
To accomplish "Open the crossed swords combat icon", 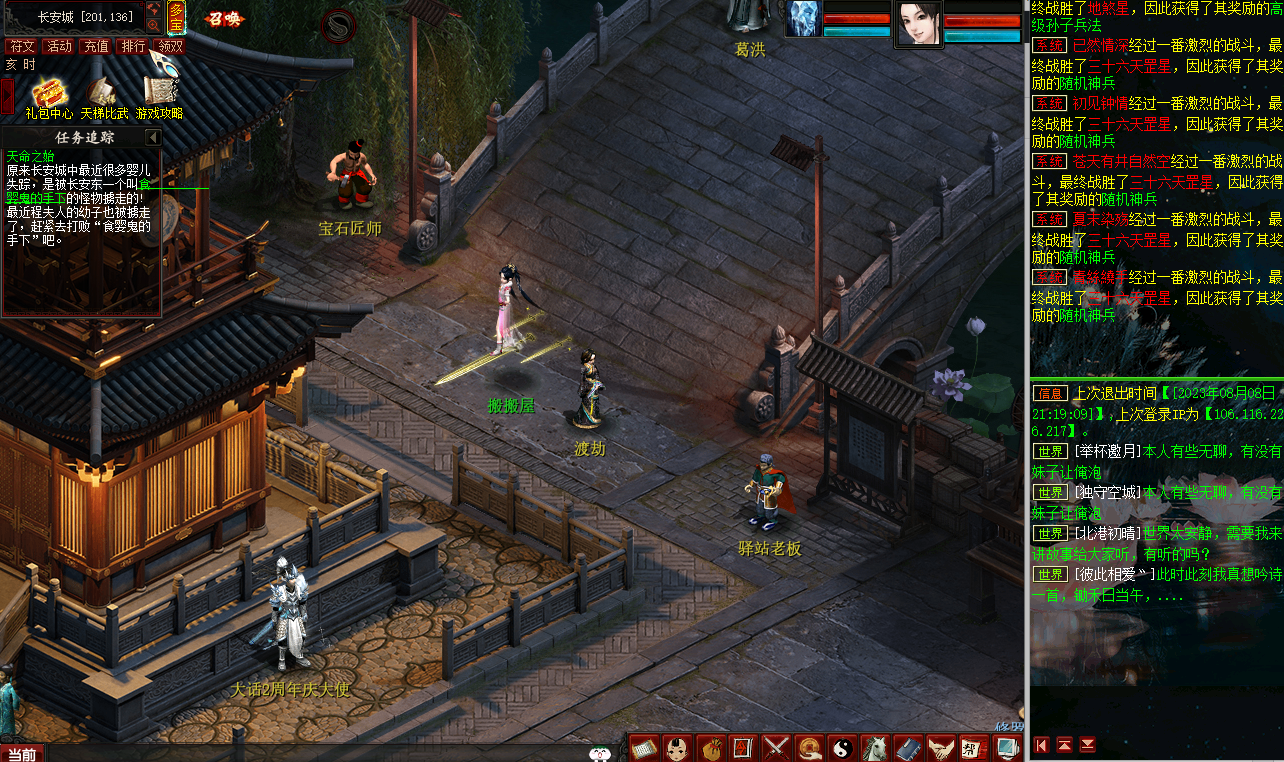I will tap(777, 747).
